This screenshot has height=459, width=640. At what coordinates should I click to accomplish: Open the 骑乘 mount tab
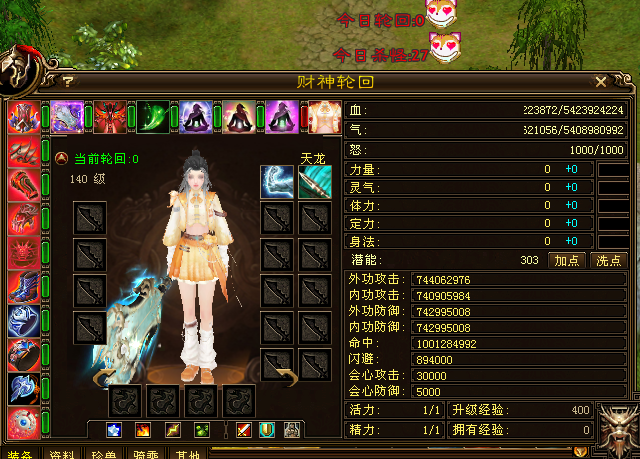[x=146, y=454]
